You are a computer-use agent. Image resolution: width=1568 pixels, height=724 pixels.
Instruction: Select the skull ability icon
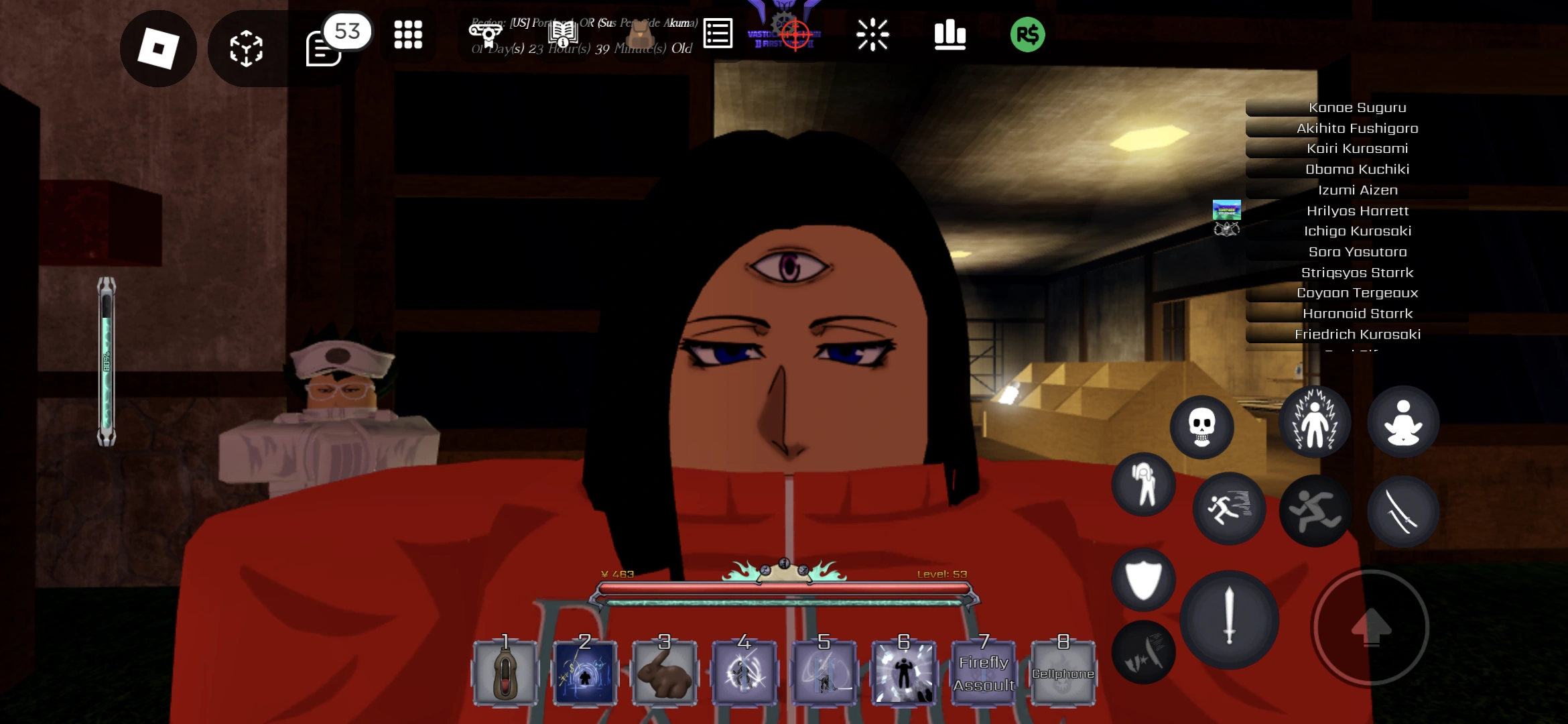pyautogui.click(x=1201, y=428)
